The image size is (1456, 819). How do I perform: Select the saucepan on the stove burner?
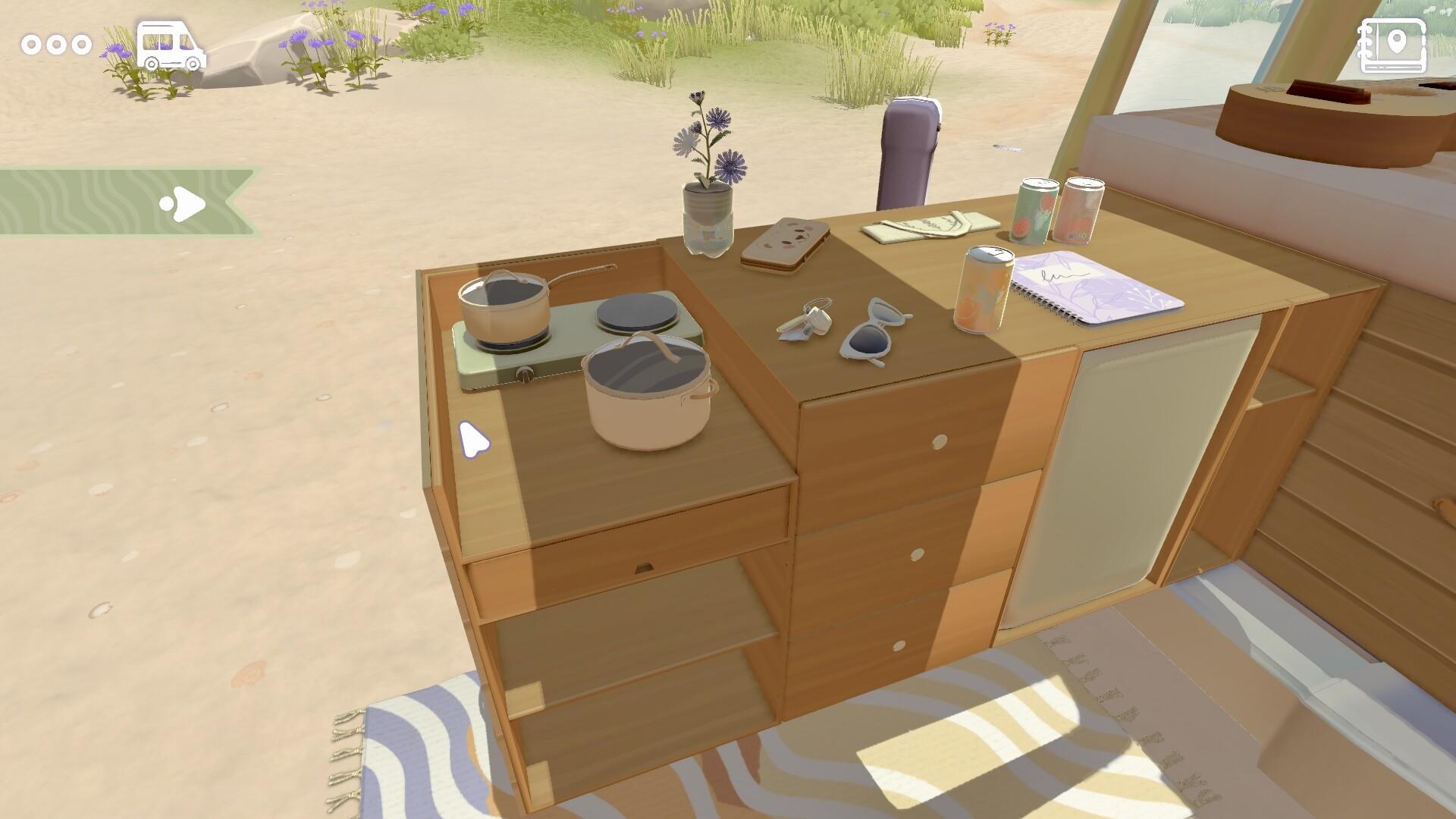pyautogui.click(x=503, y=307)
